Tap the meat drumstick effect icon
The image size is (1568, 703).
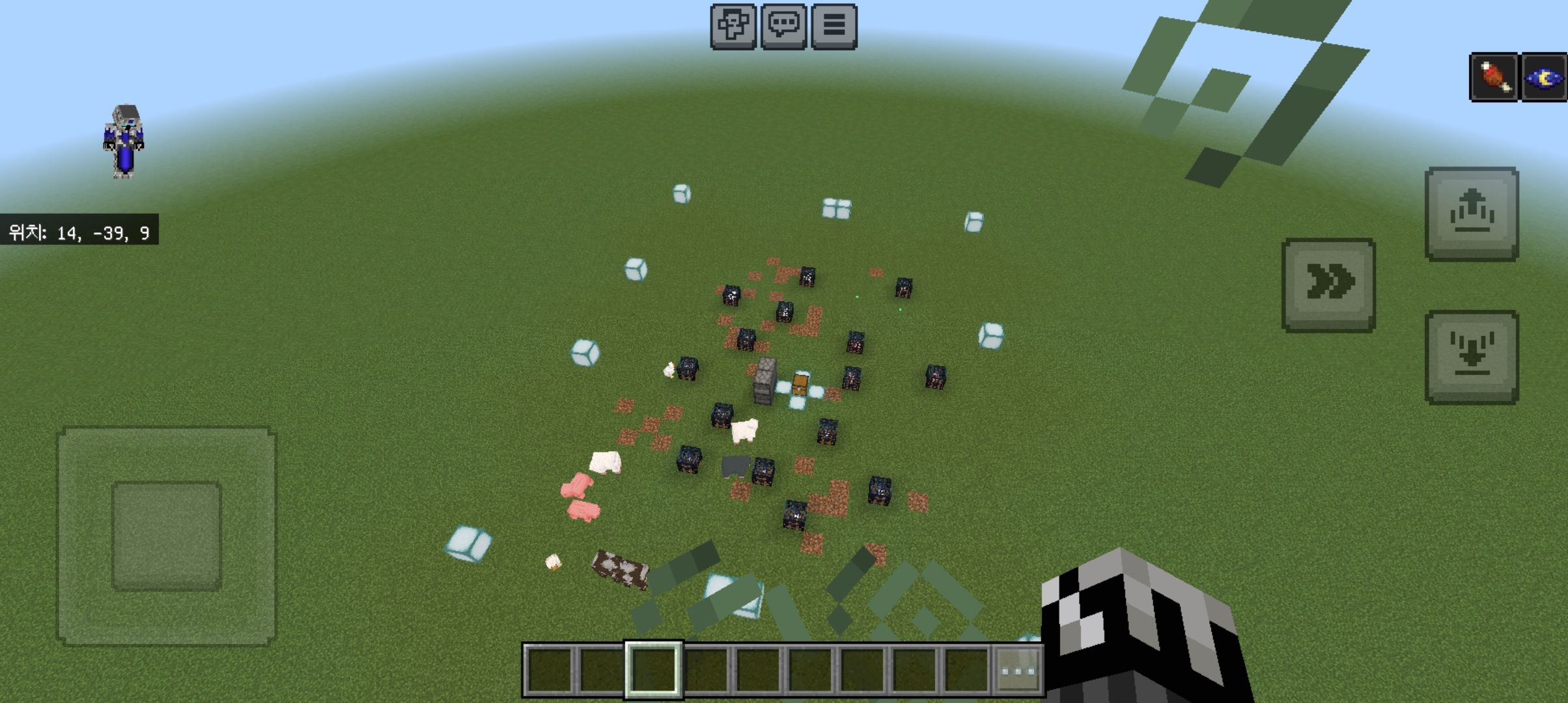pyautogui.click(x=1494, y=78)
